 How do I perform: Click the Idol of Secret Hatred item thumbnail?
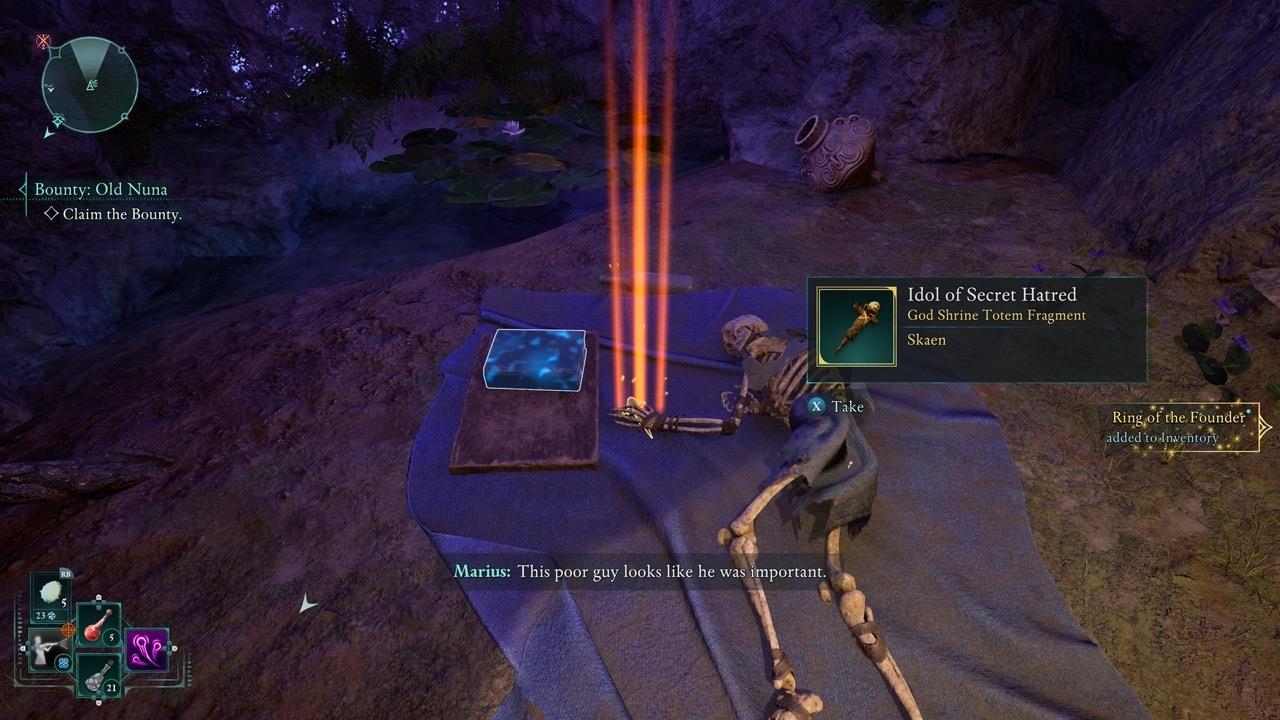click(x=857, y=329)
